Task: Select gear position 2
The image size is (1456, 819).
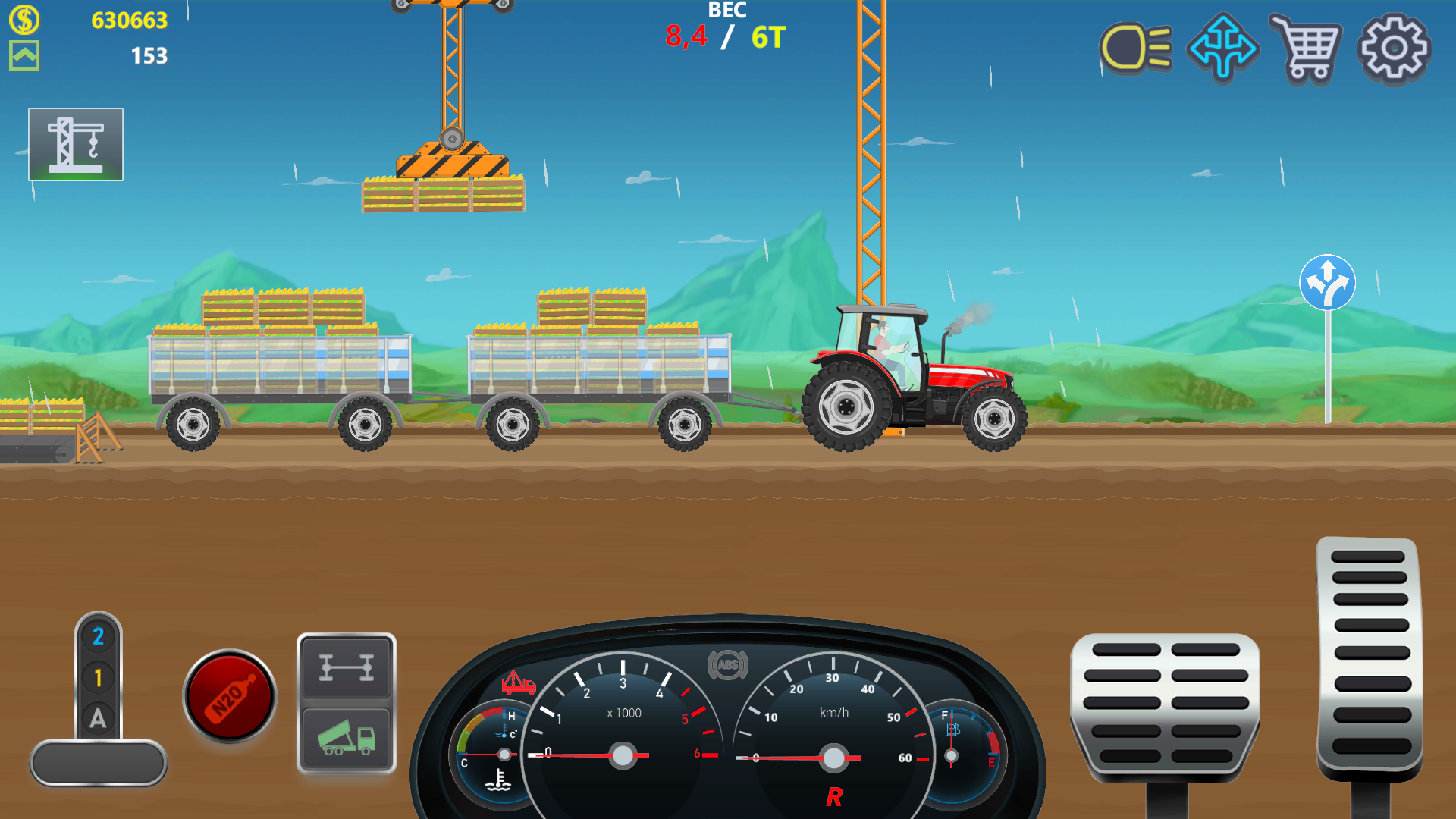Action: pyautogui.click(x=97, y=637)
